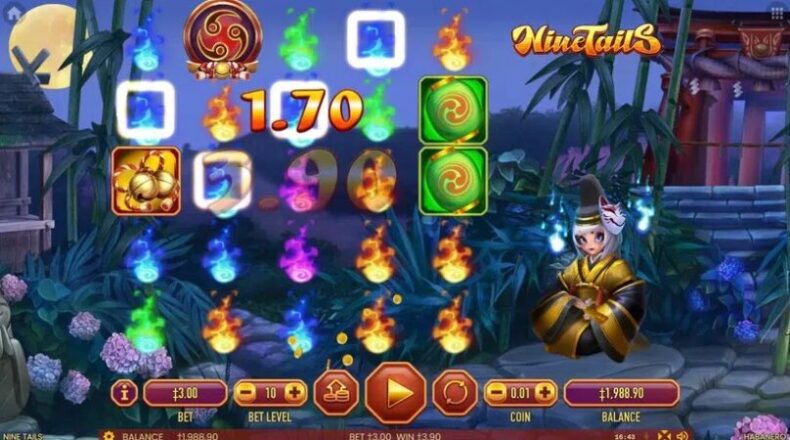Raise the coin value

click(546, 392)
